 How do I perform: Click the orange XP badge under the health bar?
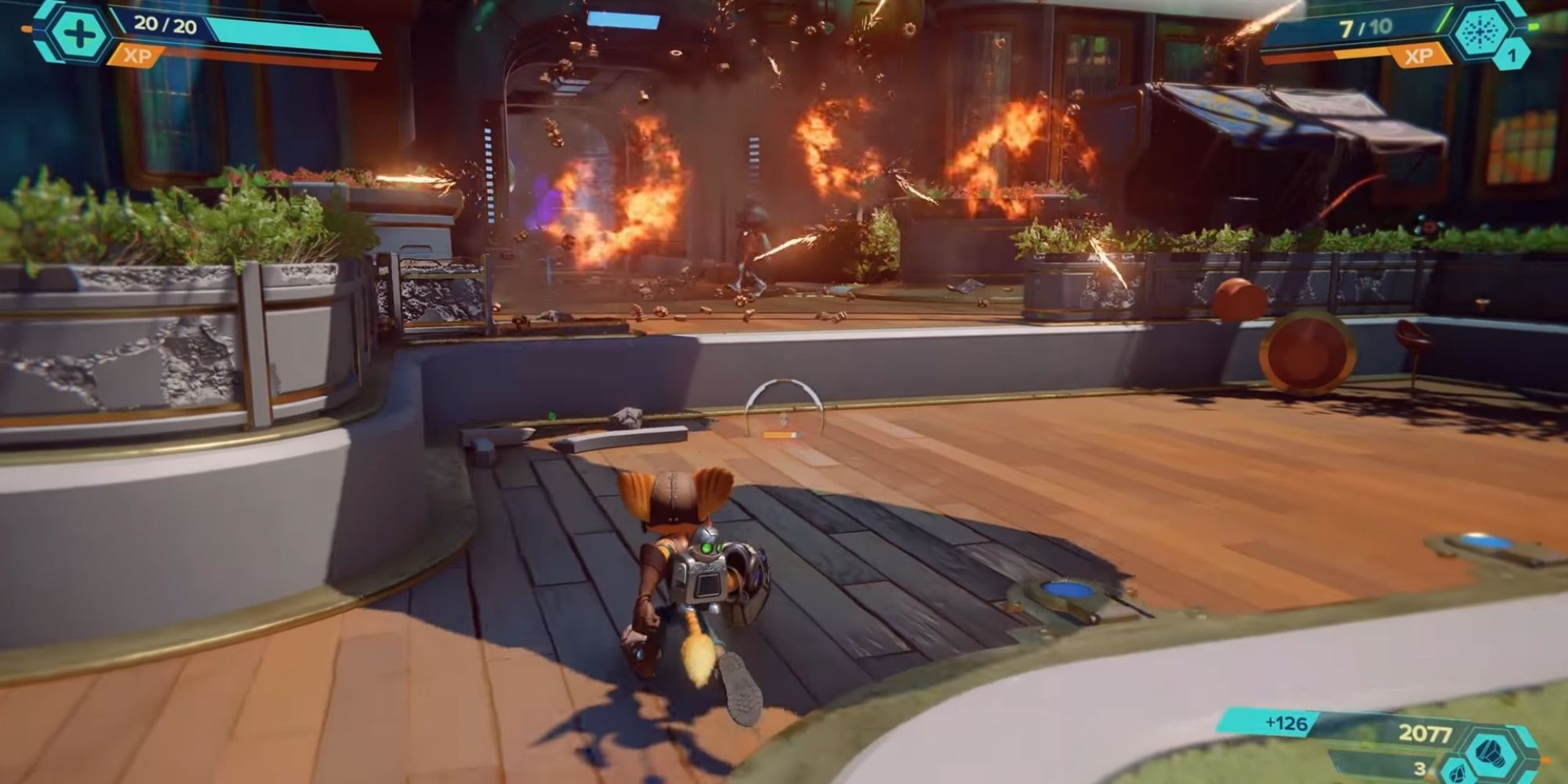[137, 56]
